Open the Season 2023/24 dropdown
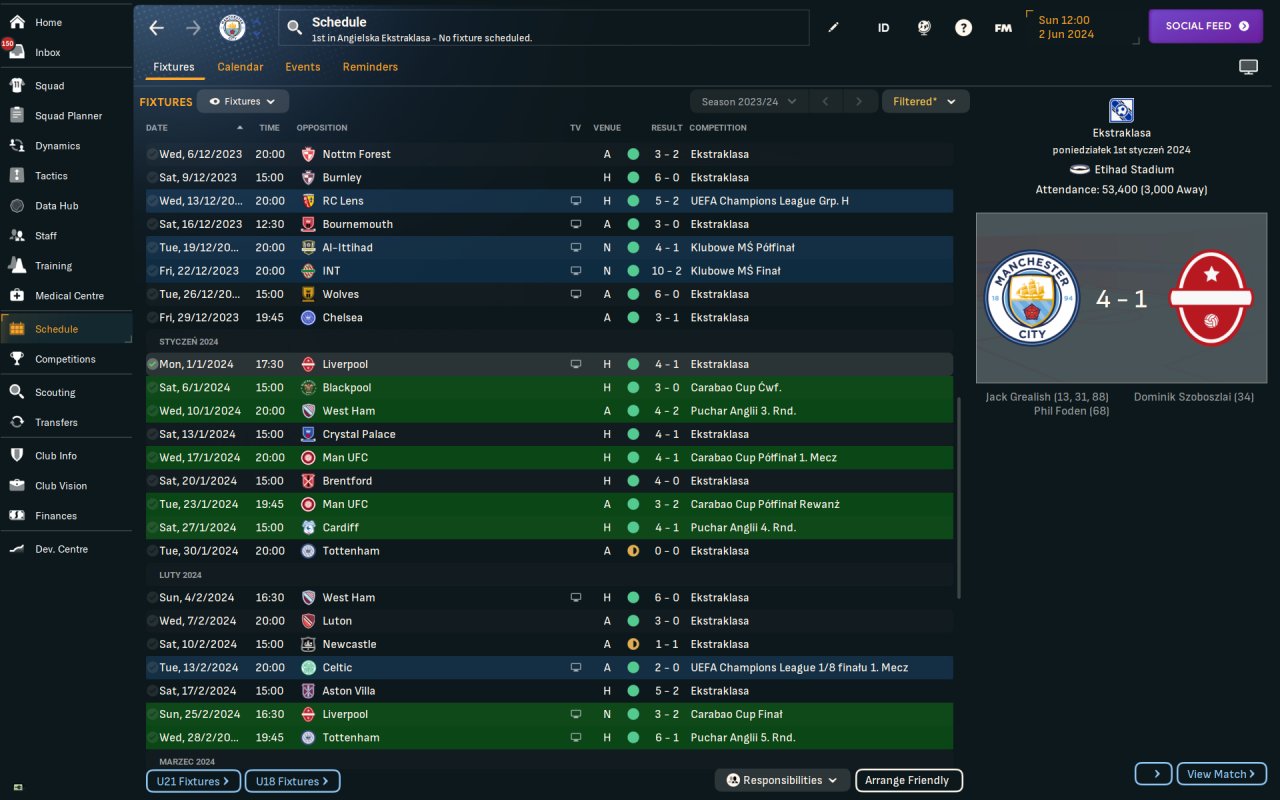Viewport: 1280px width, 800px height. coord(748,101)
